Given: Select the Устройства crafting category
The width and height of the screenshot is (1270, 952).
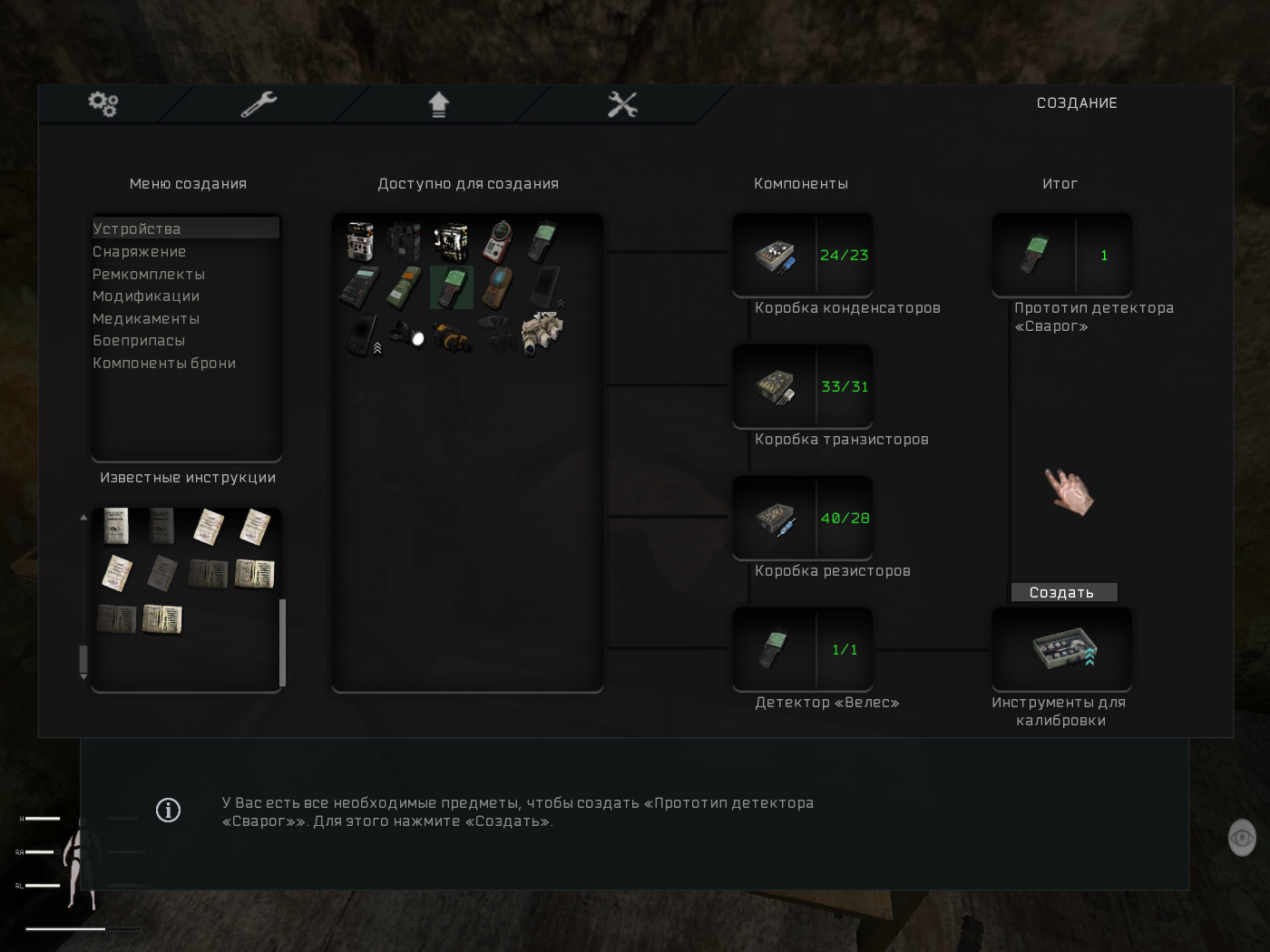Looking at the screenshot, I should [137, 229].
